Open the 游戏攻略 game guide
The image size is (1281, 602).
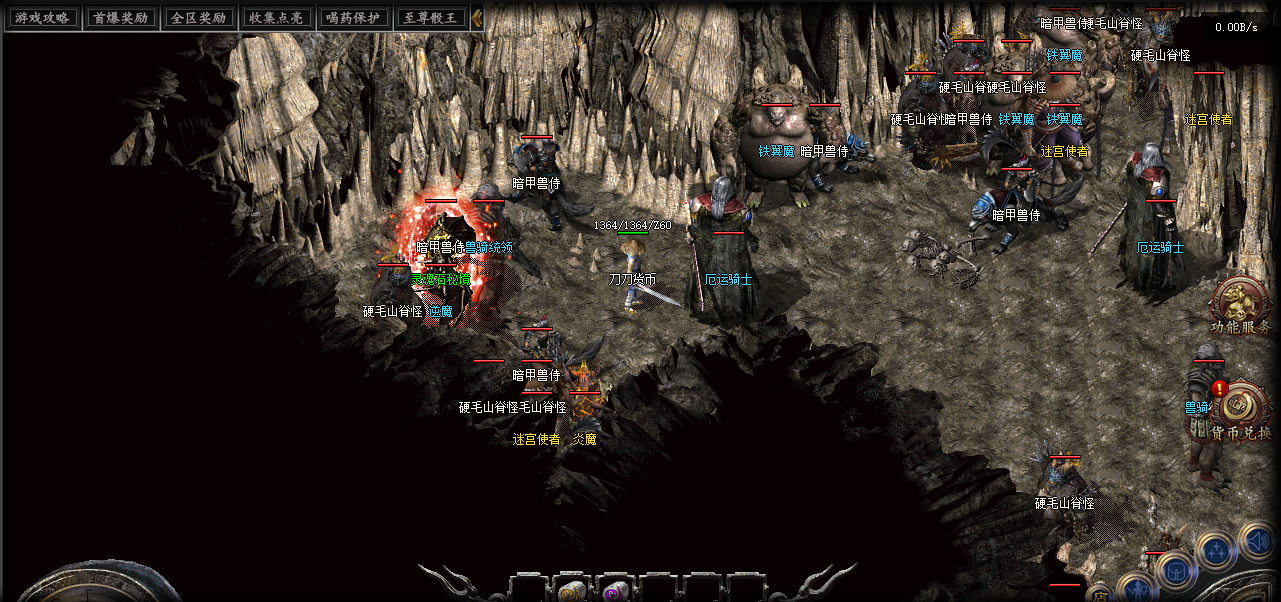pyautogui.click(x=41, y=18)
